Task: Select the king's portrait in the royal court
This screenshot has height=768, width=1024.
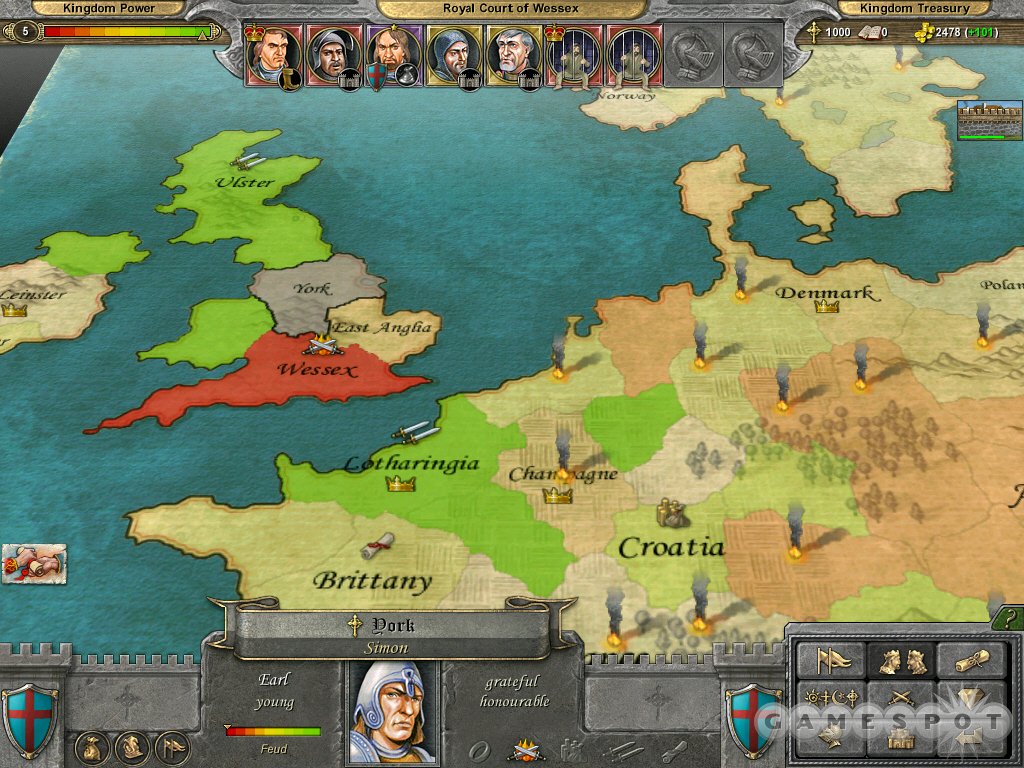Action: (274, 54)
